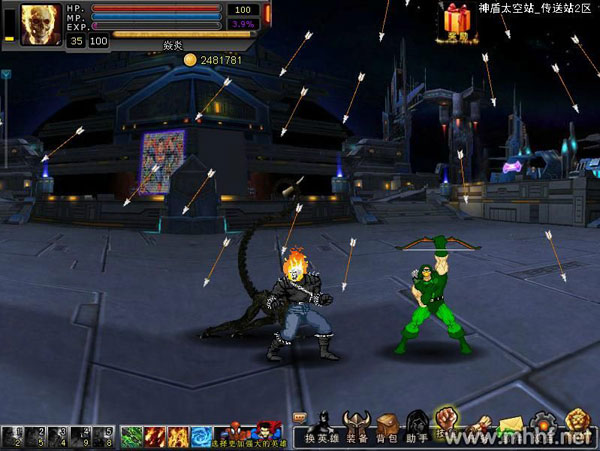The height and width of the screenshot is (451, 600).
Task: Click the gift box reward icon
Action: (459, 18)
